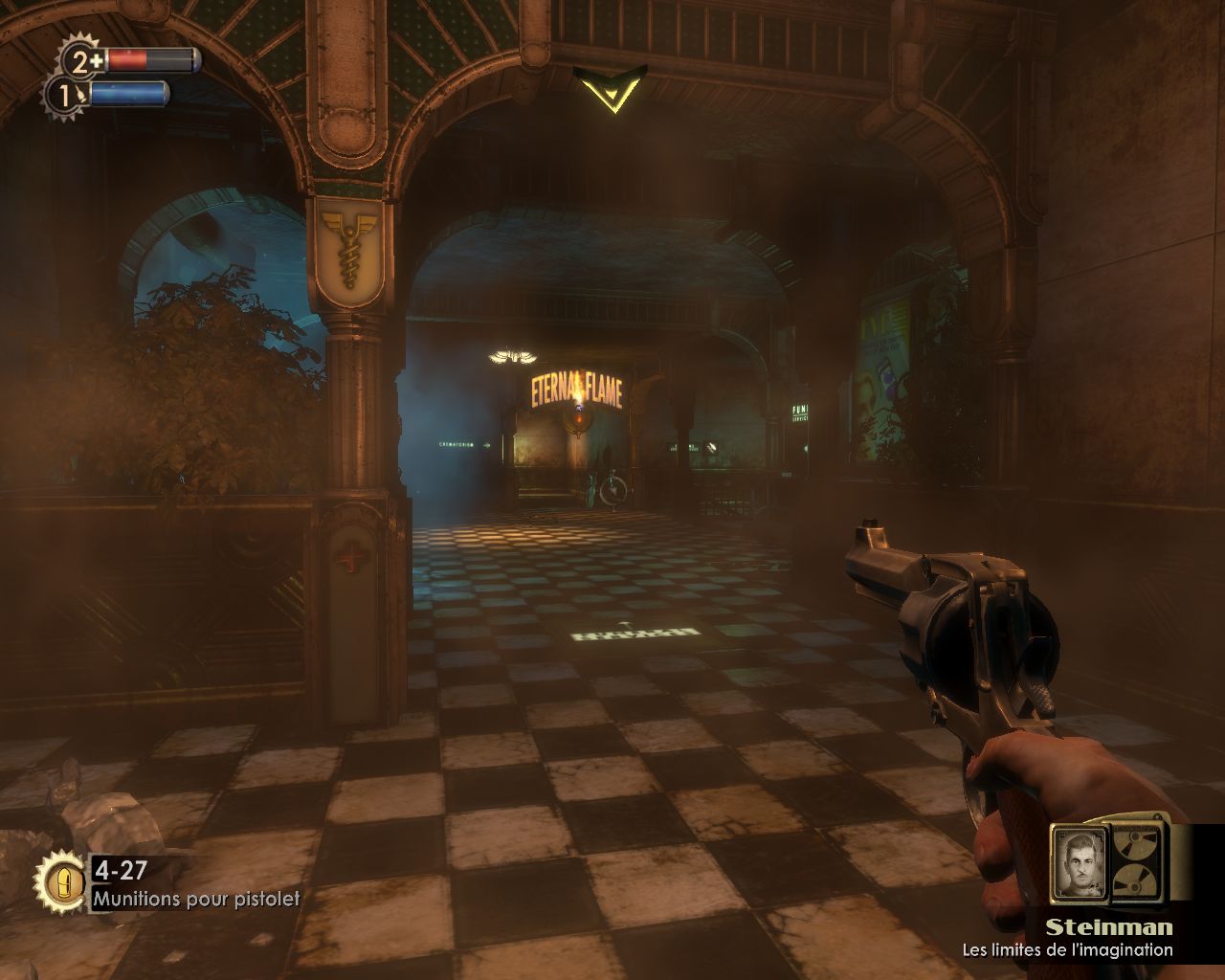Click the pistol ammo bullet icon
The height and width of the screenshot is (980, 1225).
pos(63,879)
